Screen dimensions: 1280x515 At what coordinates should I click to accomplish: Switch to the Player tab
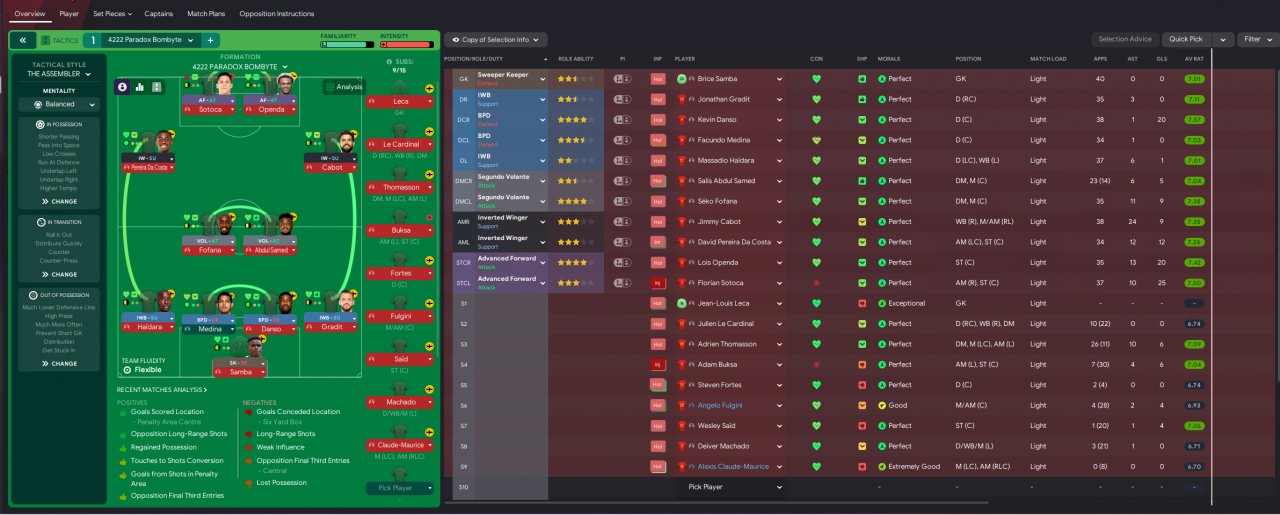pos(69,14)
